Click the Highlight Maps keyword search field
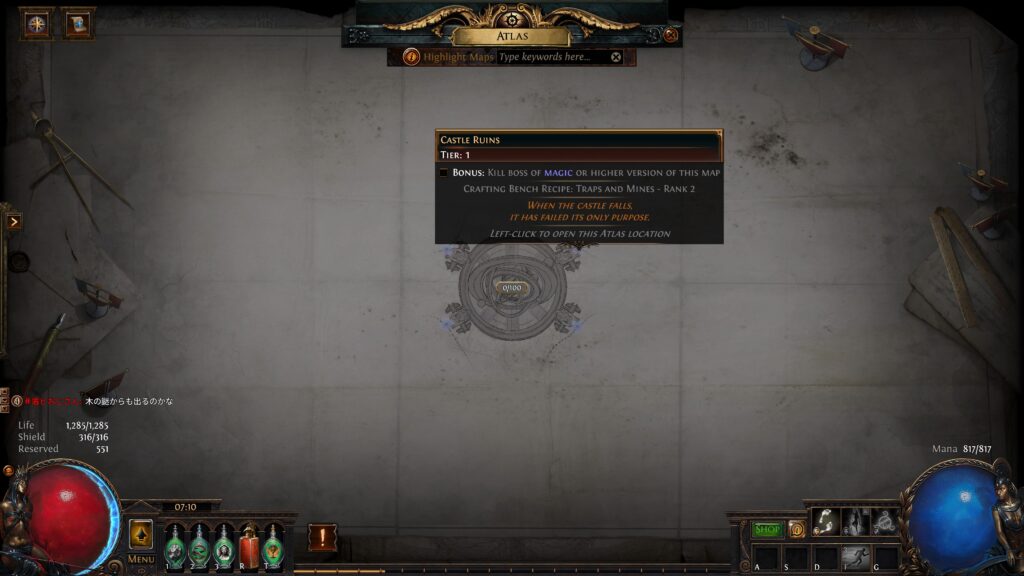 [x=550, y=57]
